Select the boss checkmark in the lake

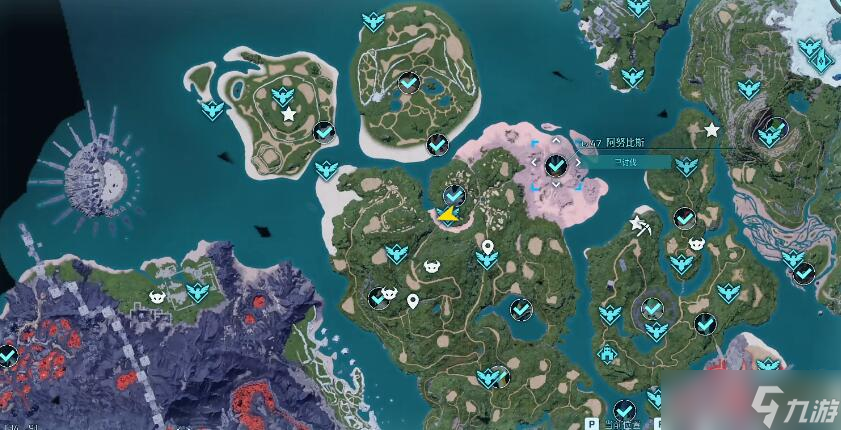tap(520, 309)
